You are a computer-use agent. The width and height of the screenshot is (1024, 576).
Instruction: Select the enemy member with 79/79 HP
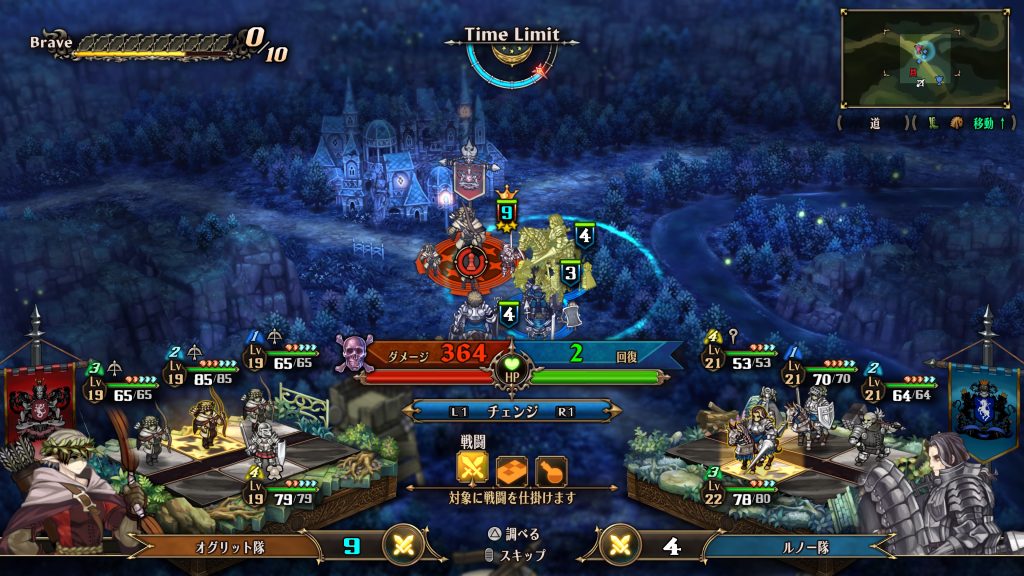pyautogui.click(x=262, y=440)
